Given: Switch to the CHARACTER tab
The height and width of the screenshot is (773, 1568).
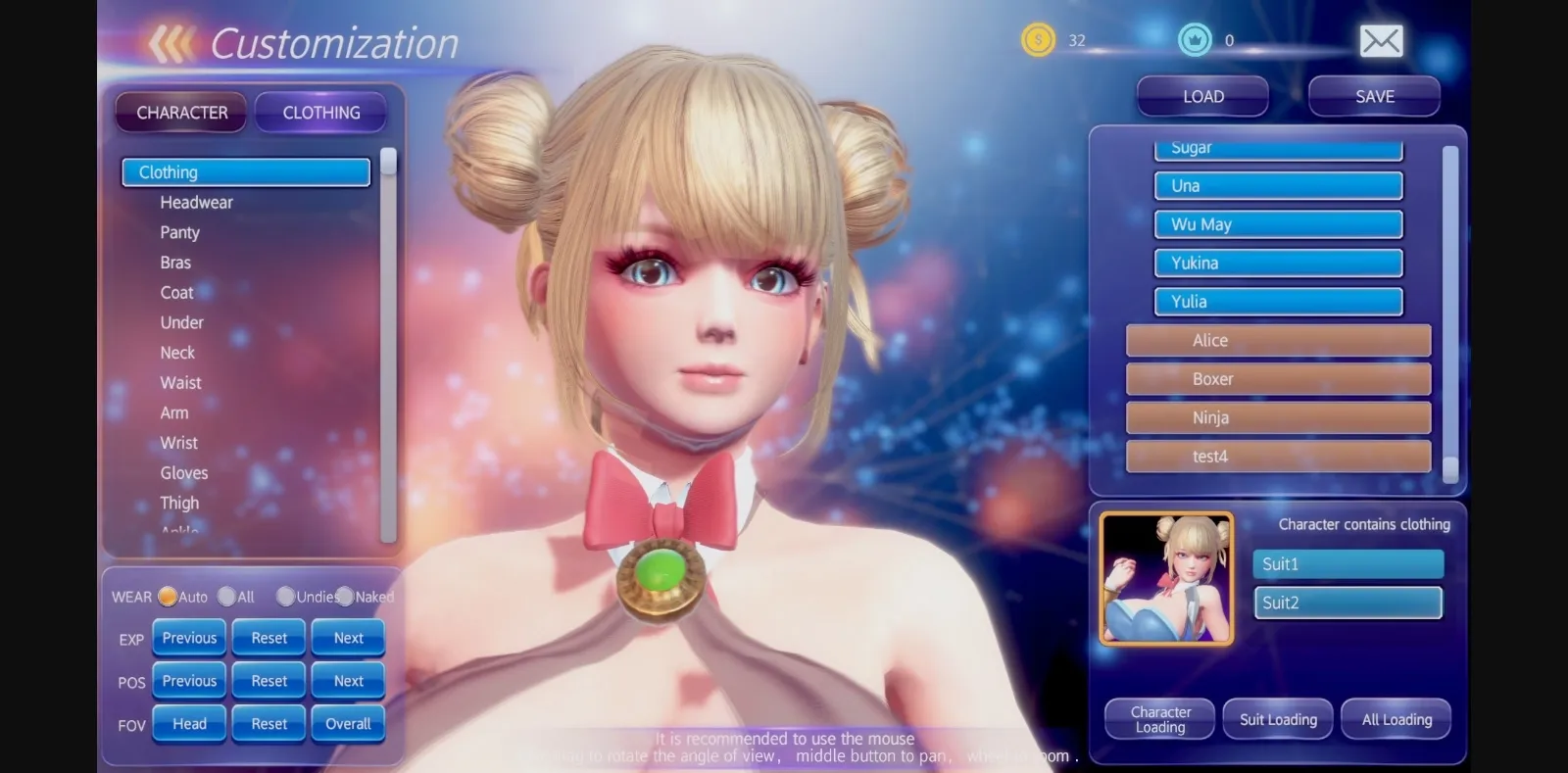Looking at the screenshot, I should 180,113.
